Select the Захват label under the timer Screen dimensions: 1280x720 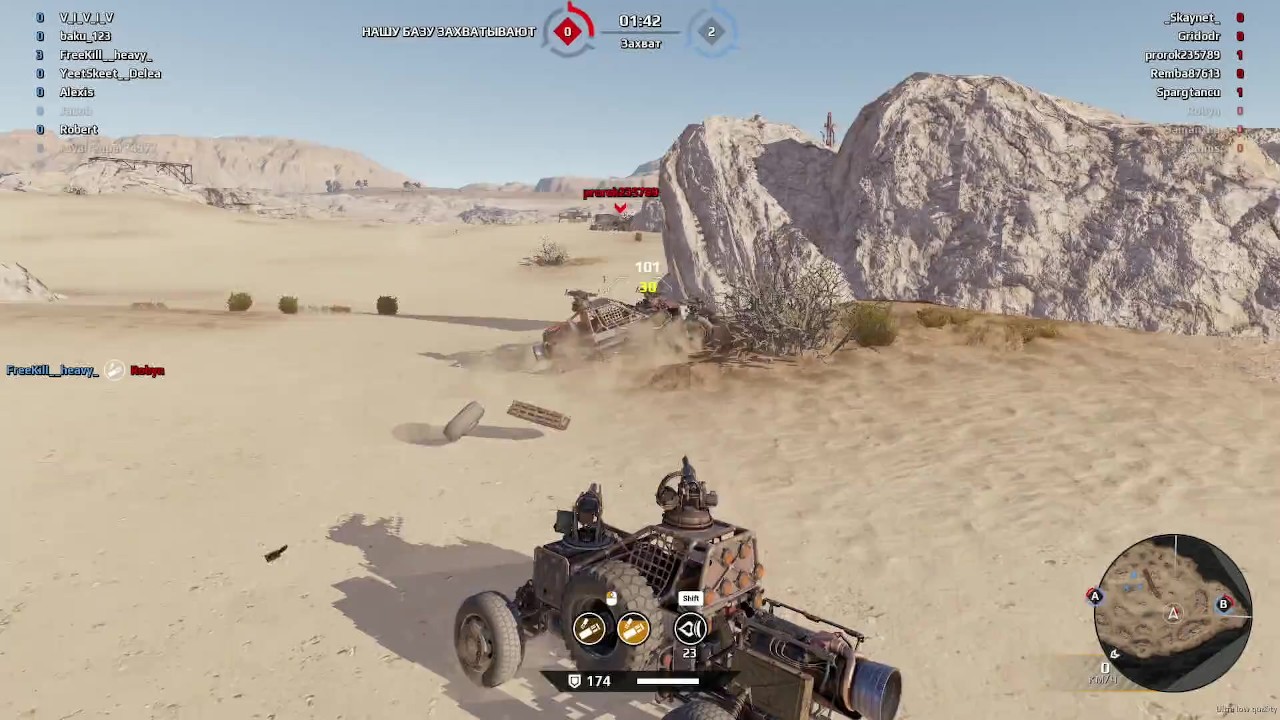(640, 43)
